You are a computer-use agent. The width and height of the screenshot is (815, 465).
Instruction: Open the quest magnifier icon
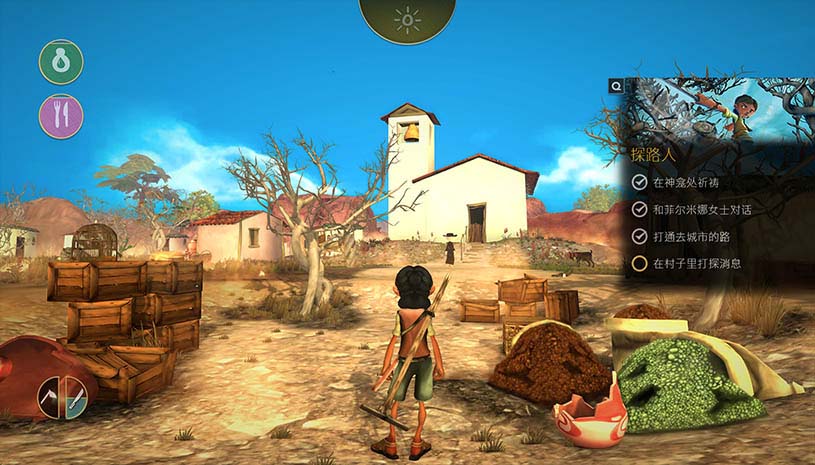point(618,87)
